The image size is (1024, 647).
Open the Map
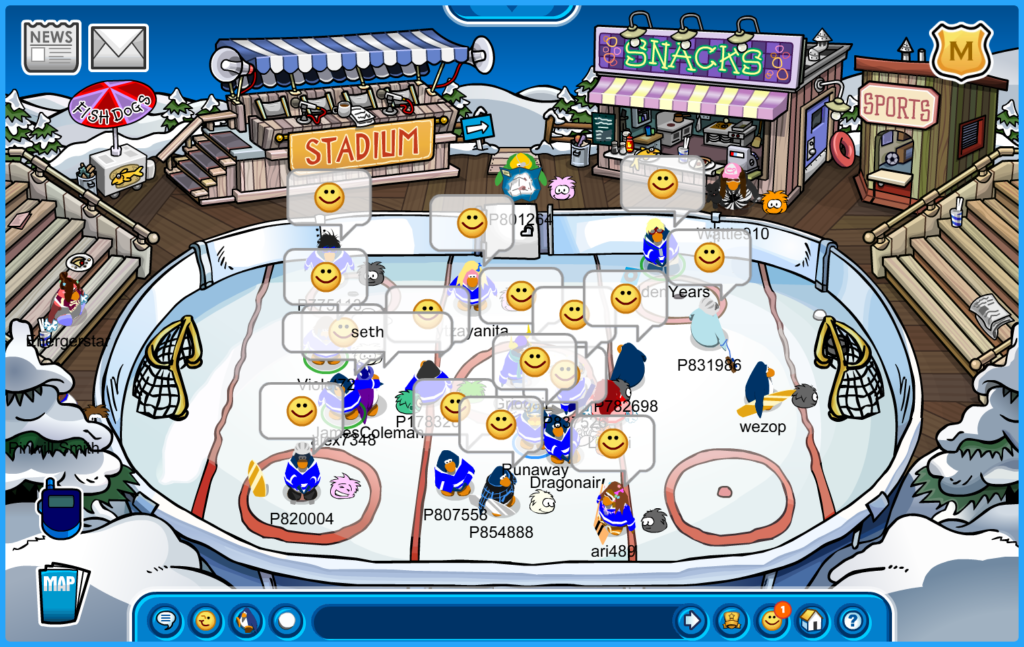[x=62, y=594]
